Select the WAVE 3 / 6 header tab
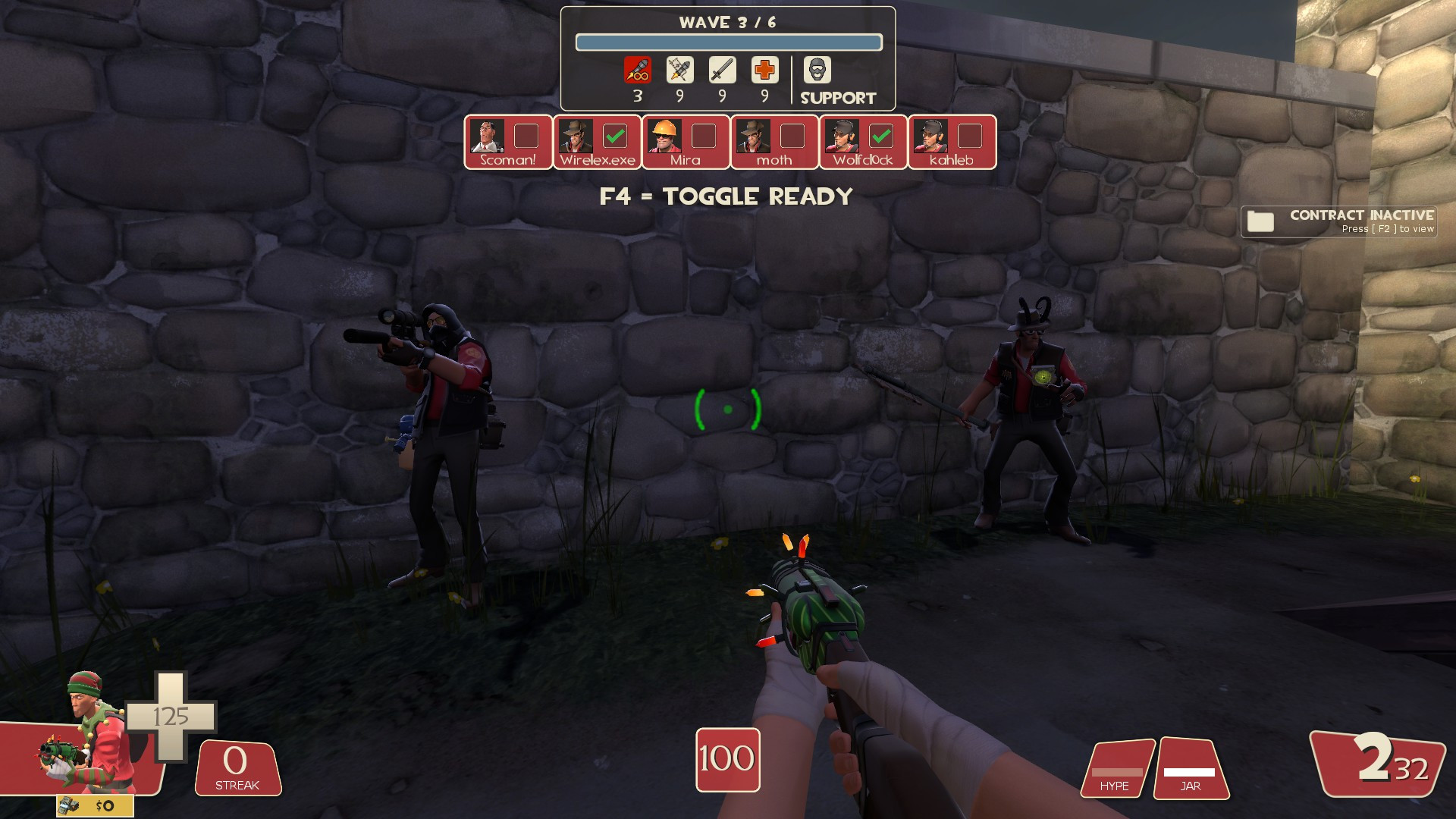Image resolution: width=1456 pixels, height=819 pixels. click(729, 22)
